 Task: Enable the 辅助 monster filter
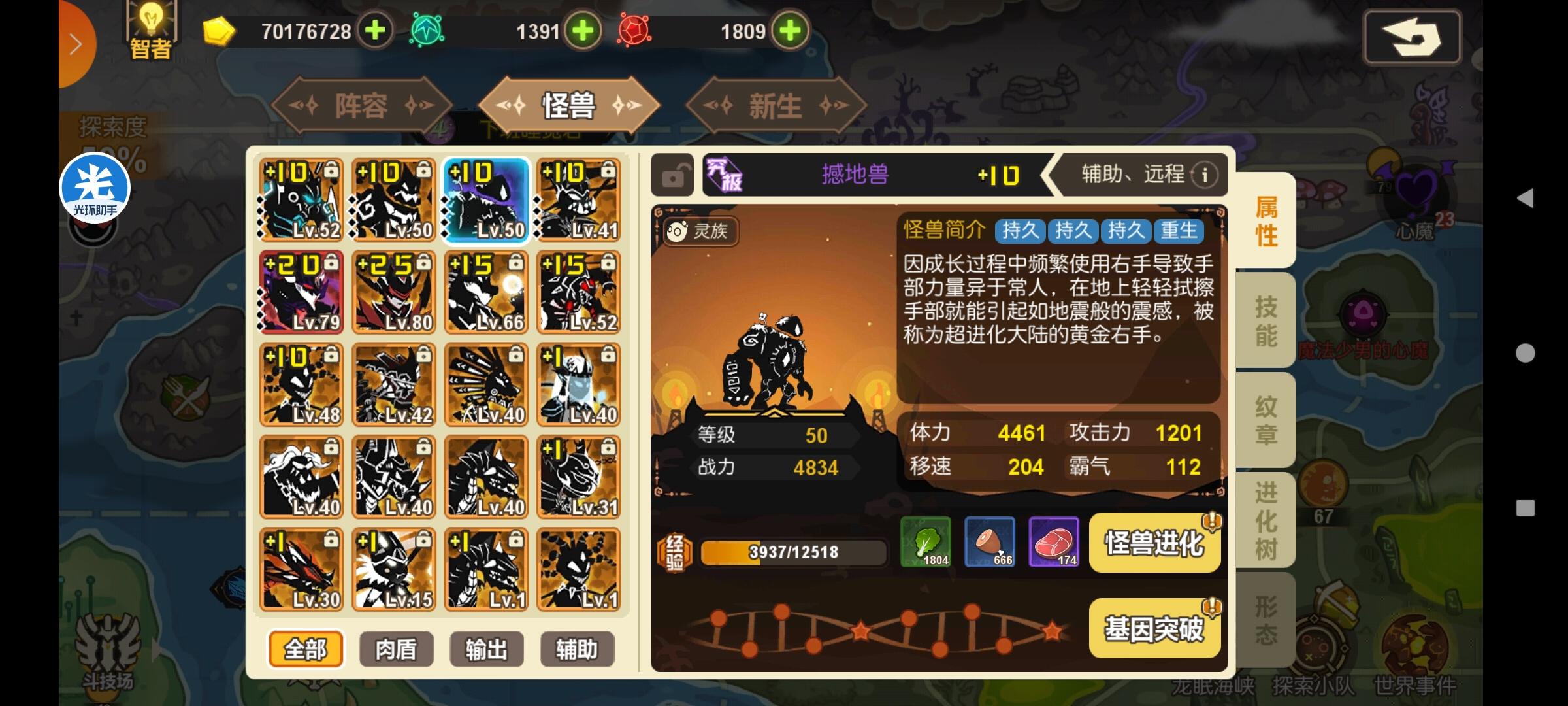(578, 649)
